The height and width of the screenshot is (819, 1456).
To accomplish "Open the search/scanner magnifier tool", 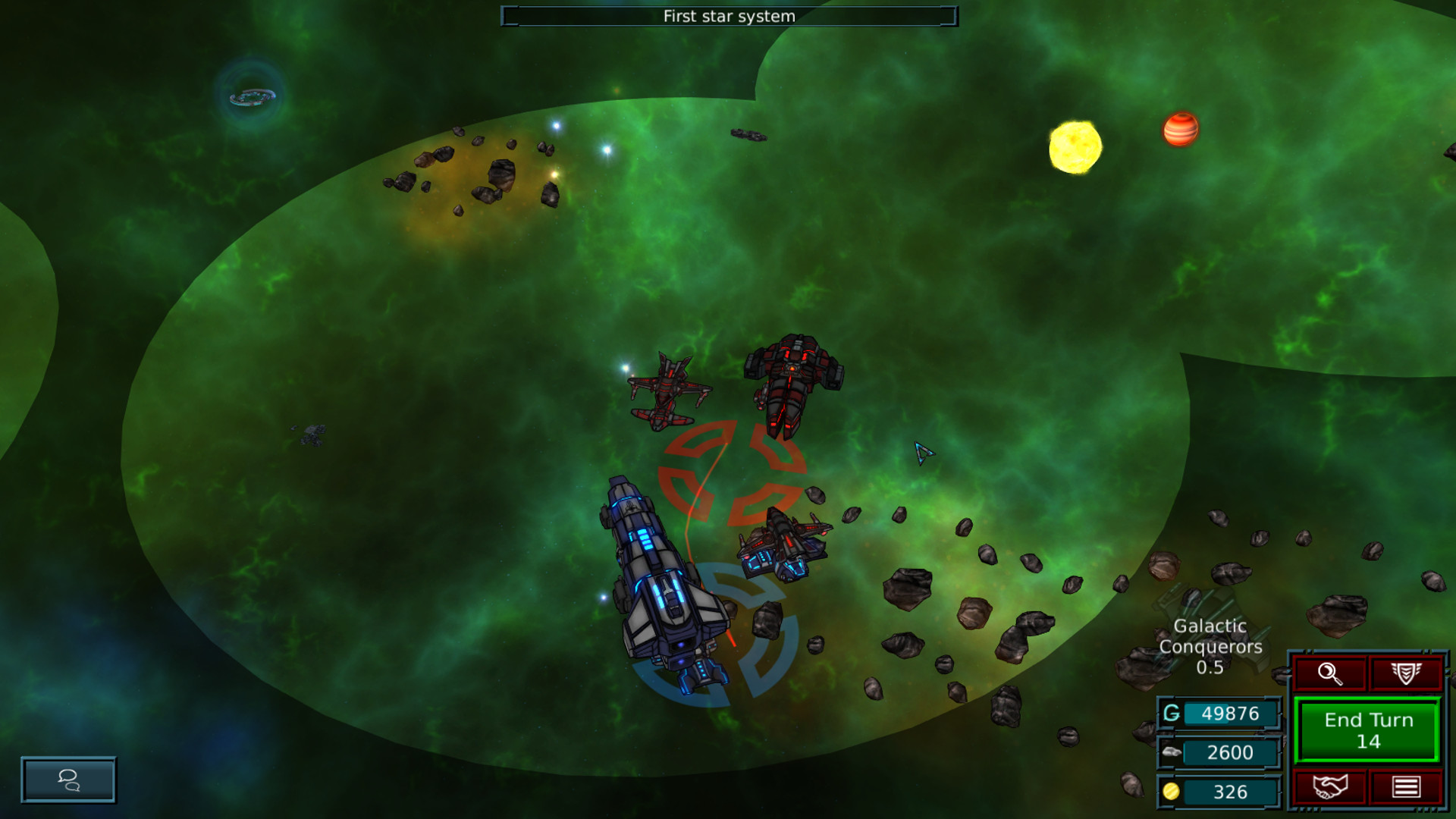I will click(x=1330, y=673).
